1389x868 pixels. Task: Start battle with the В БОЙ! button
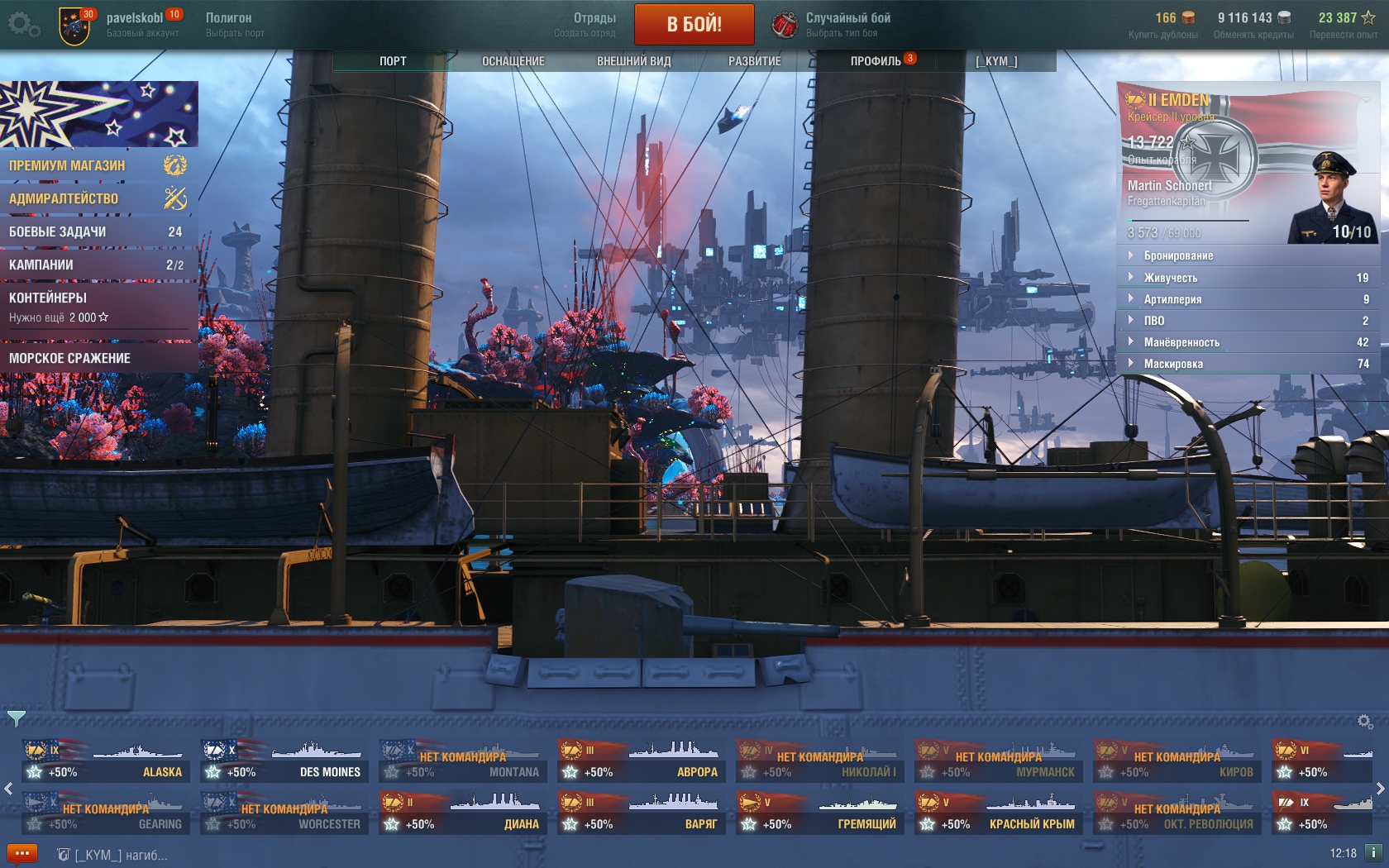(x=694, y=24)
